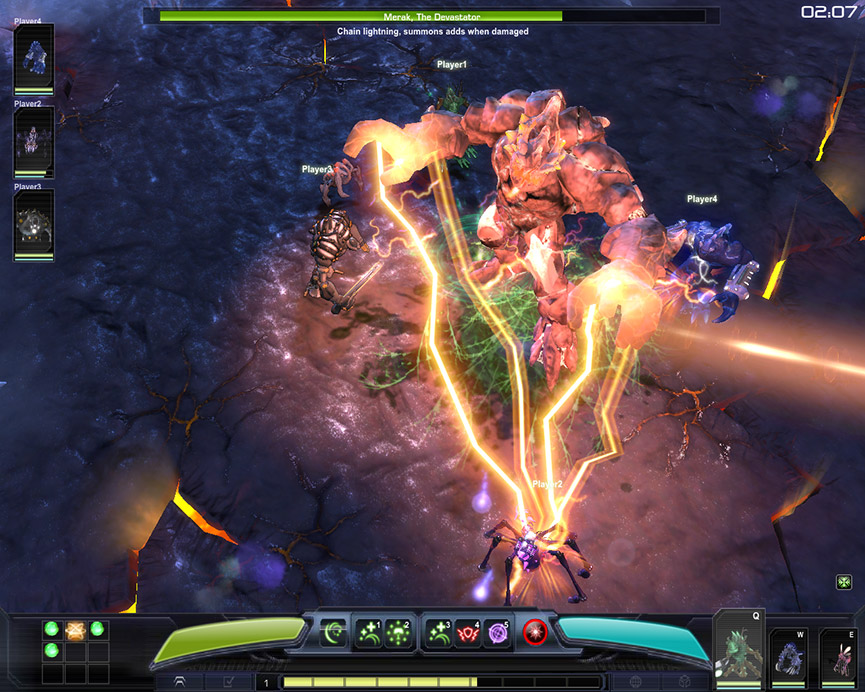Viewport: 865px width, 692px height.
Task: Select the Player3 party portrait
Action: tap(34, 225)
